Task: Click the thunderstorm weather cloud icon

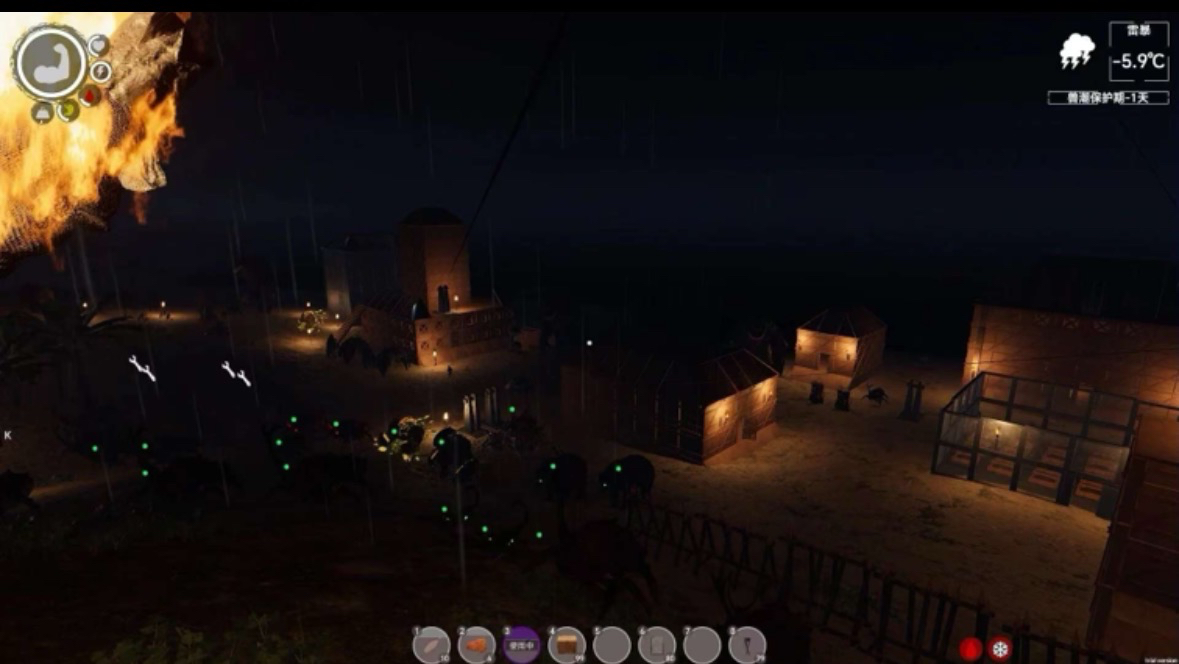Action: coord(1077,52)
